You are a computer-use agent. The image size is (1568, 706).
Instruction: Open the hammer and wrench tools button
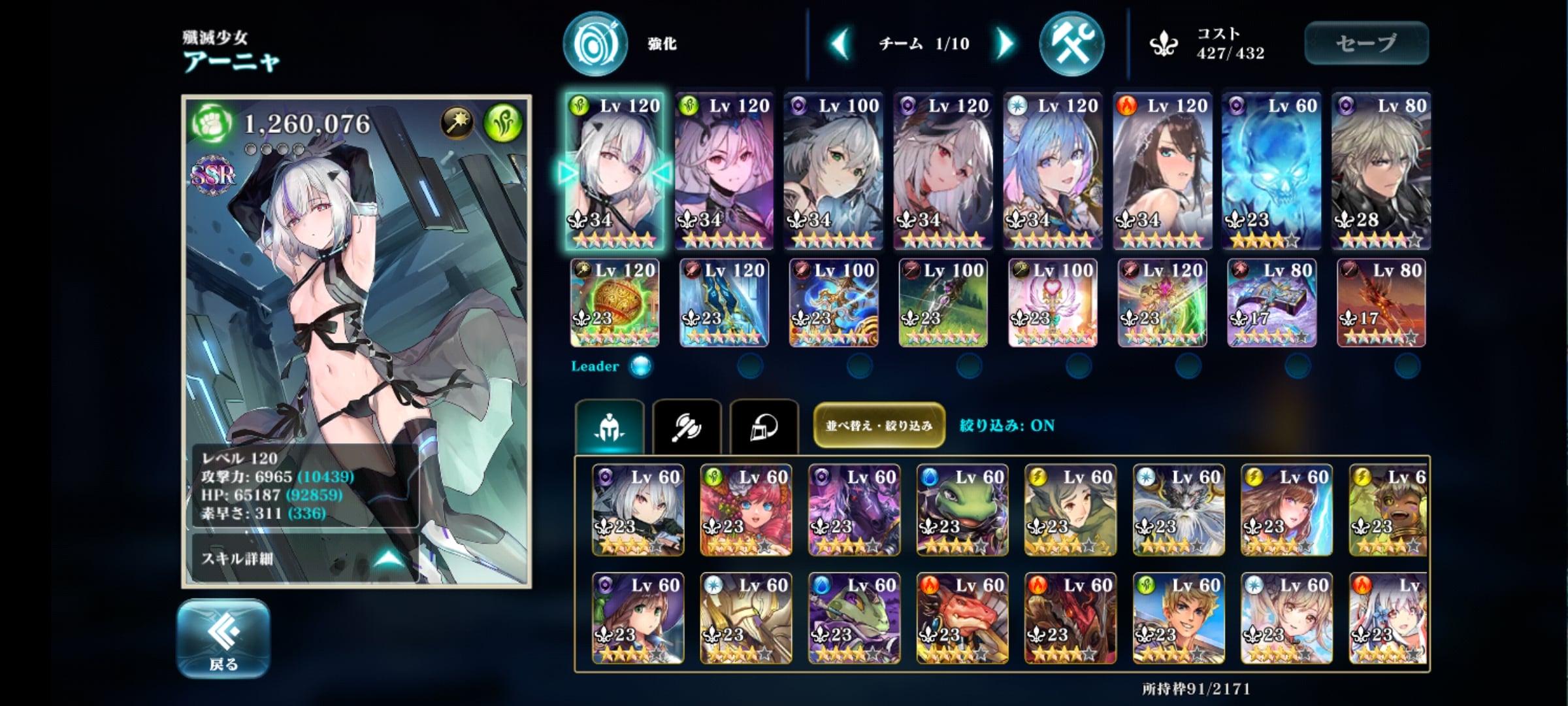pyautogui.click(x=1071, y=43)
